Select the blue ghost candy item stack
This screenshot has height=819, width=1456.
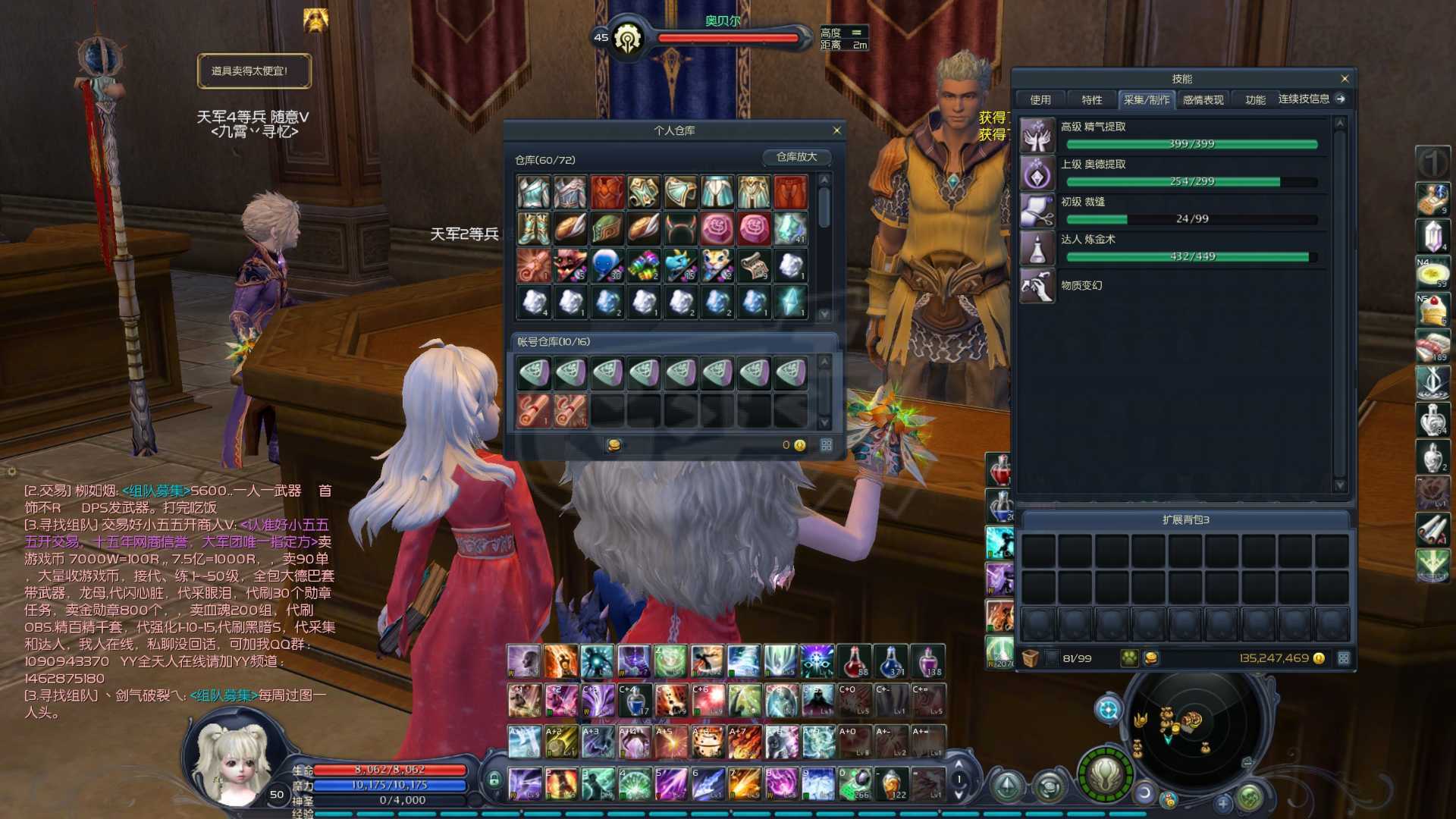pos(607,266)
